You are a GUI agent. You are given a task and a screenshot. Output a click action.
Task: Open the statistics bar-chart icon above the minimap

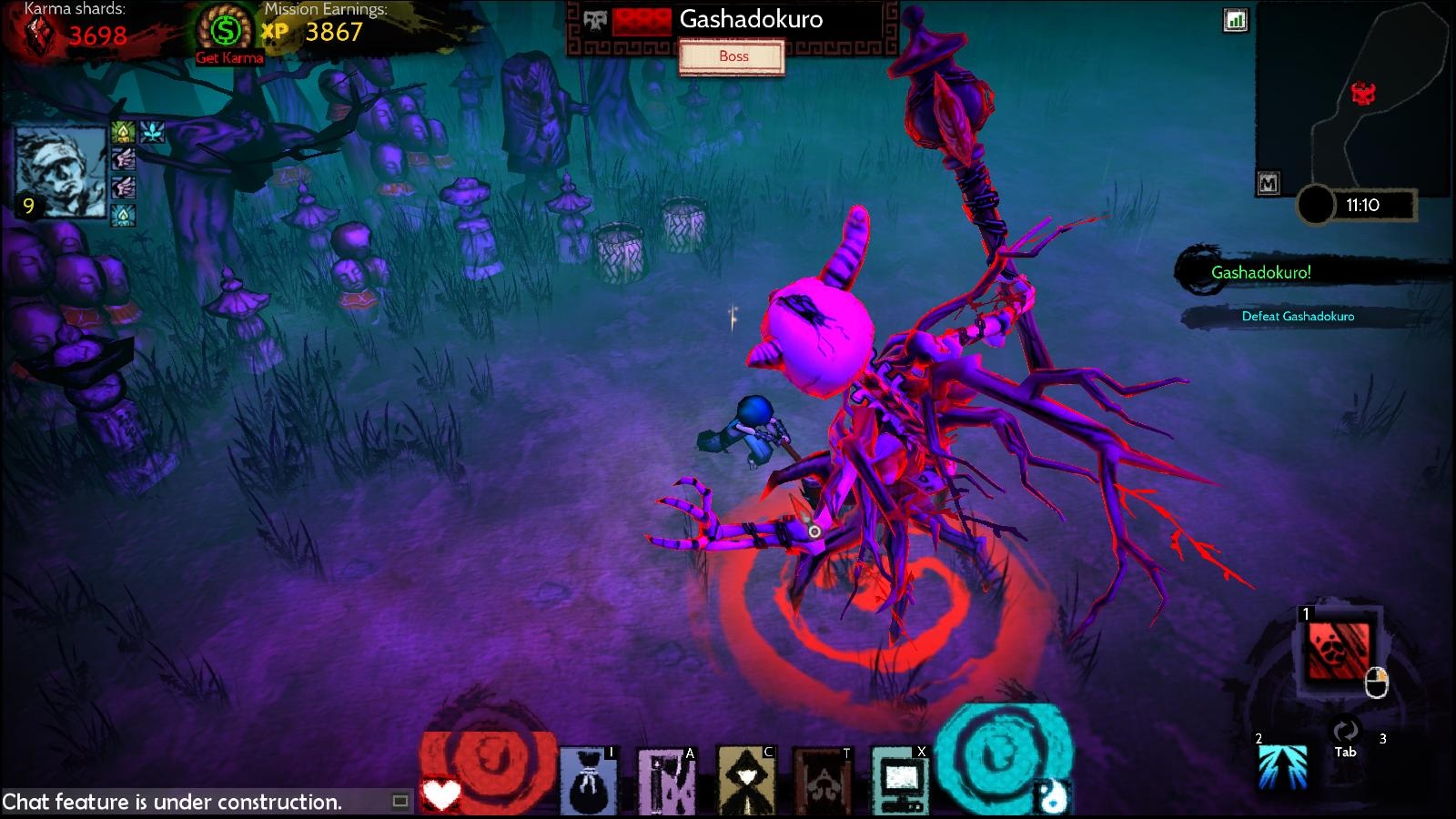tap(1238, 20)
